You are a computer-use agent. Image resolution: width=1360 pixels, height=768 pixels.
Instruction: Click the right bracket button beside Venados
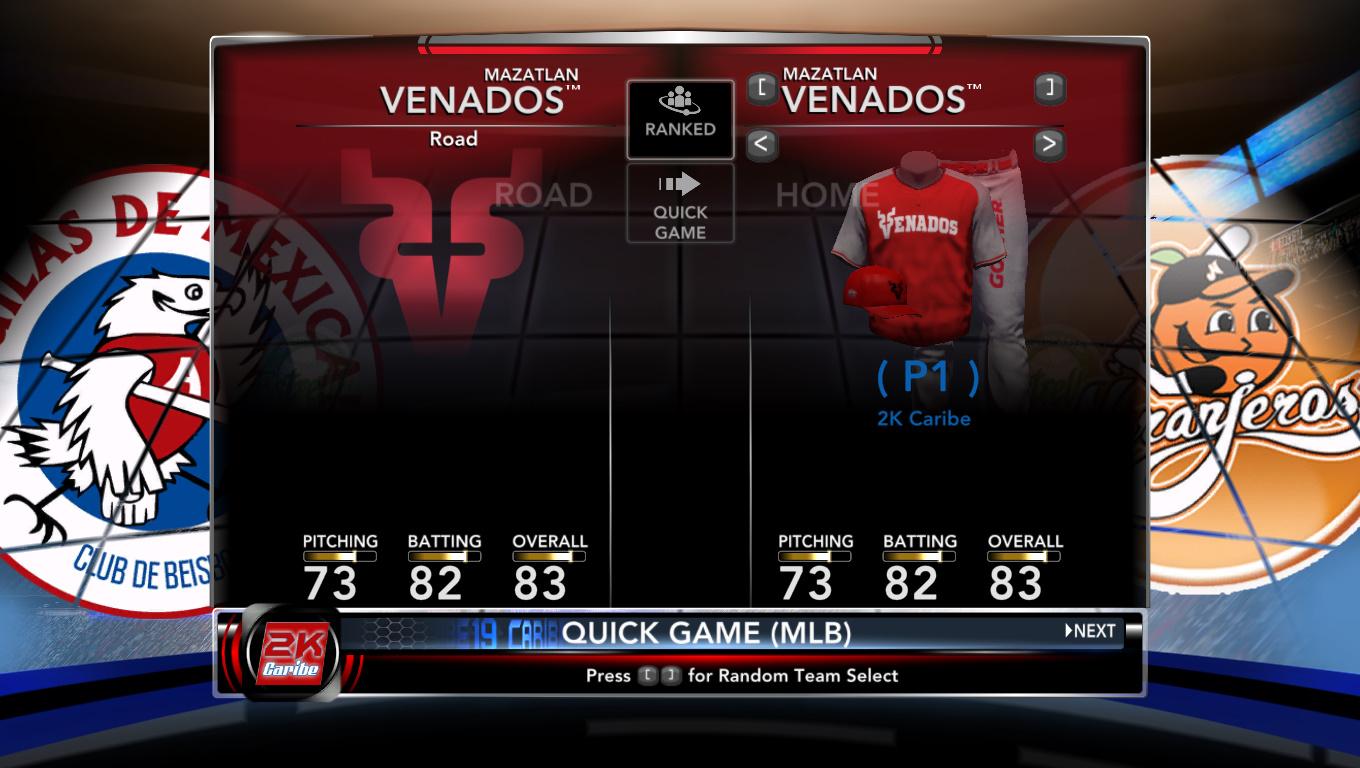point(1049,88)
